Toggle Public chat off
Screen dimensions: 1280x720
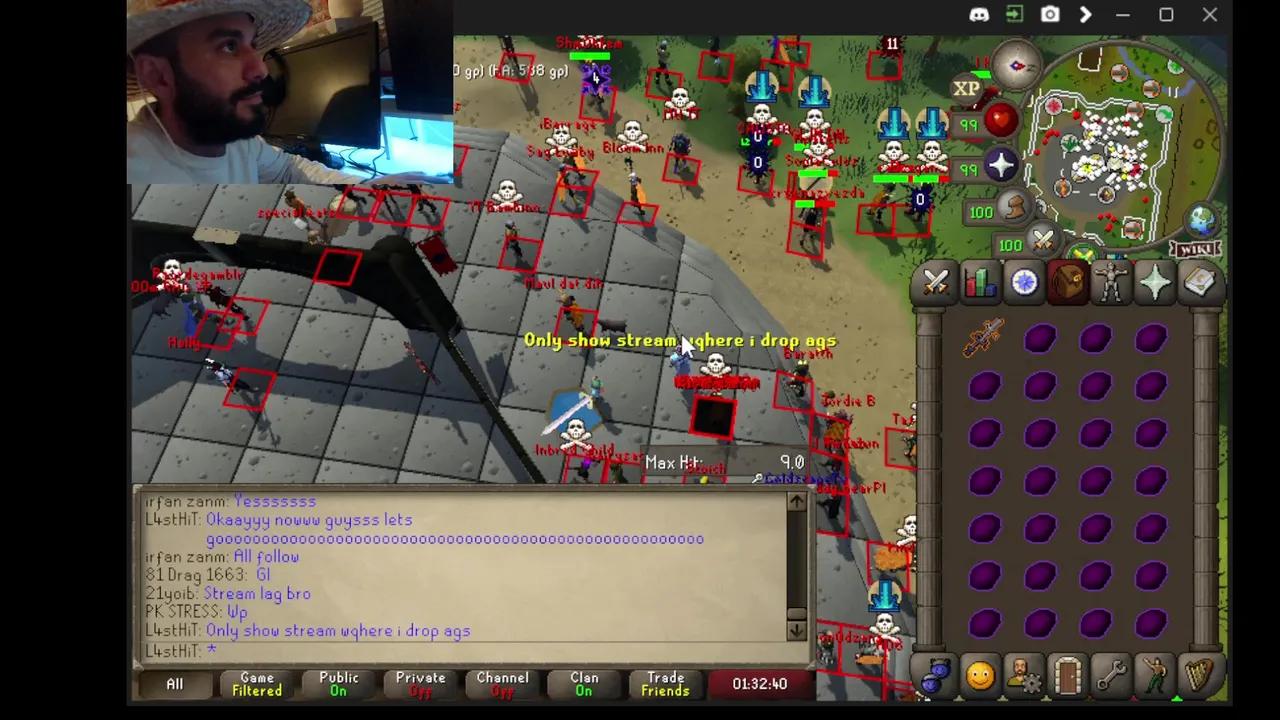coord(338,684)
